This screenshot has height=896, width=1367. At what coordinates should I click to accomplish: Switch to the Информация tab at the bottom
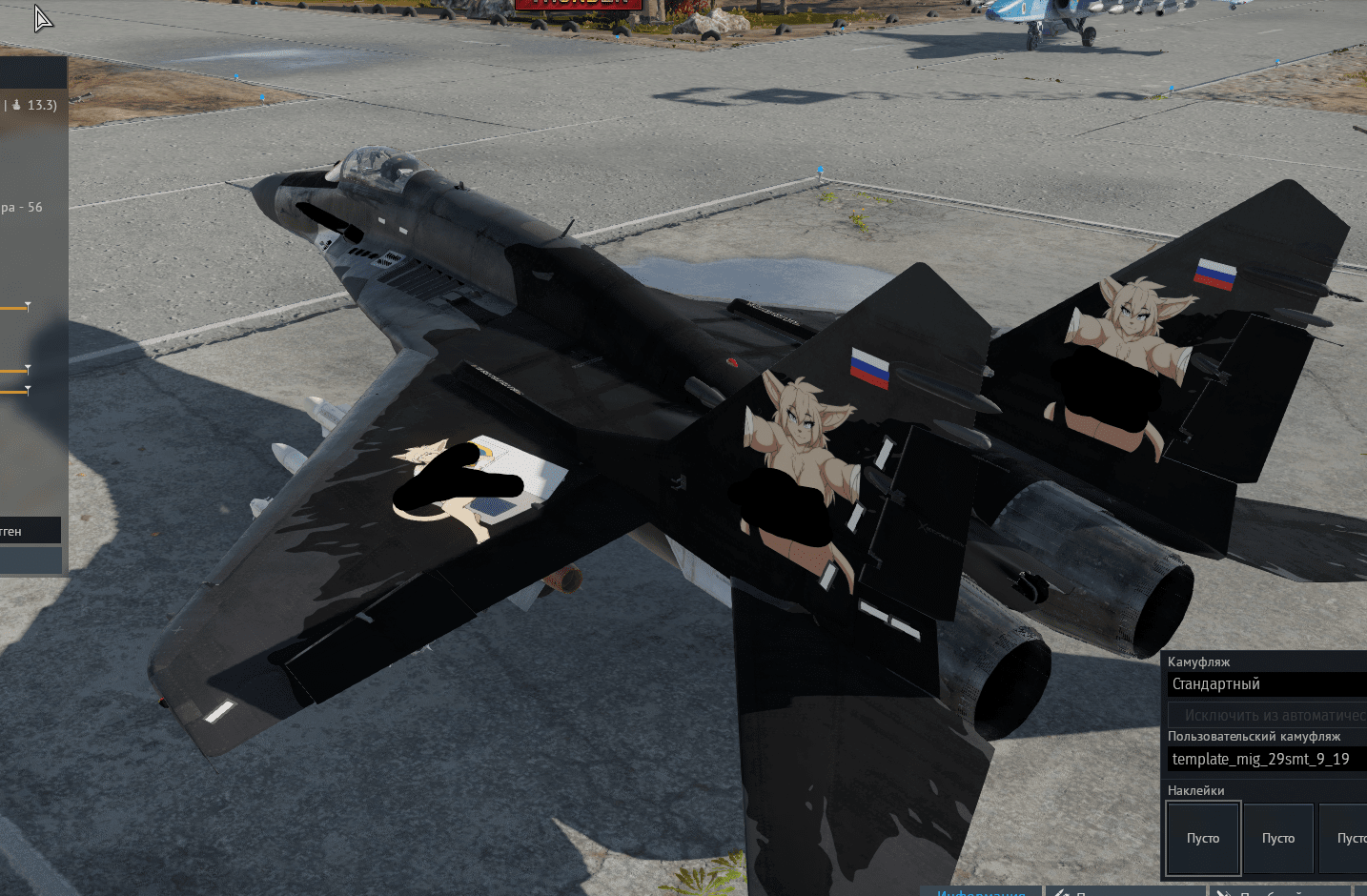pos(982,893)
